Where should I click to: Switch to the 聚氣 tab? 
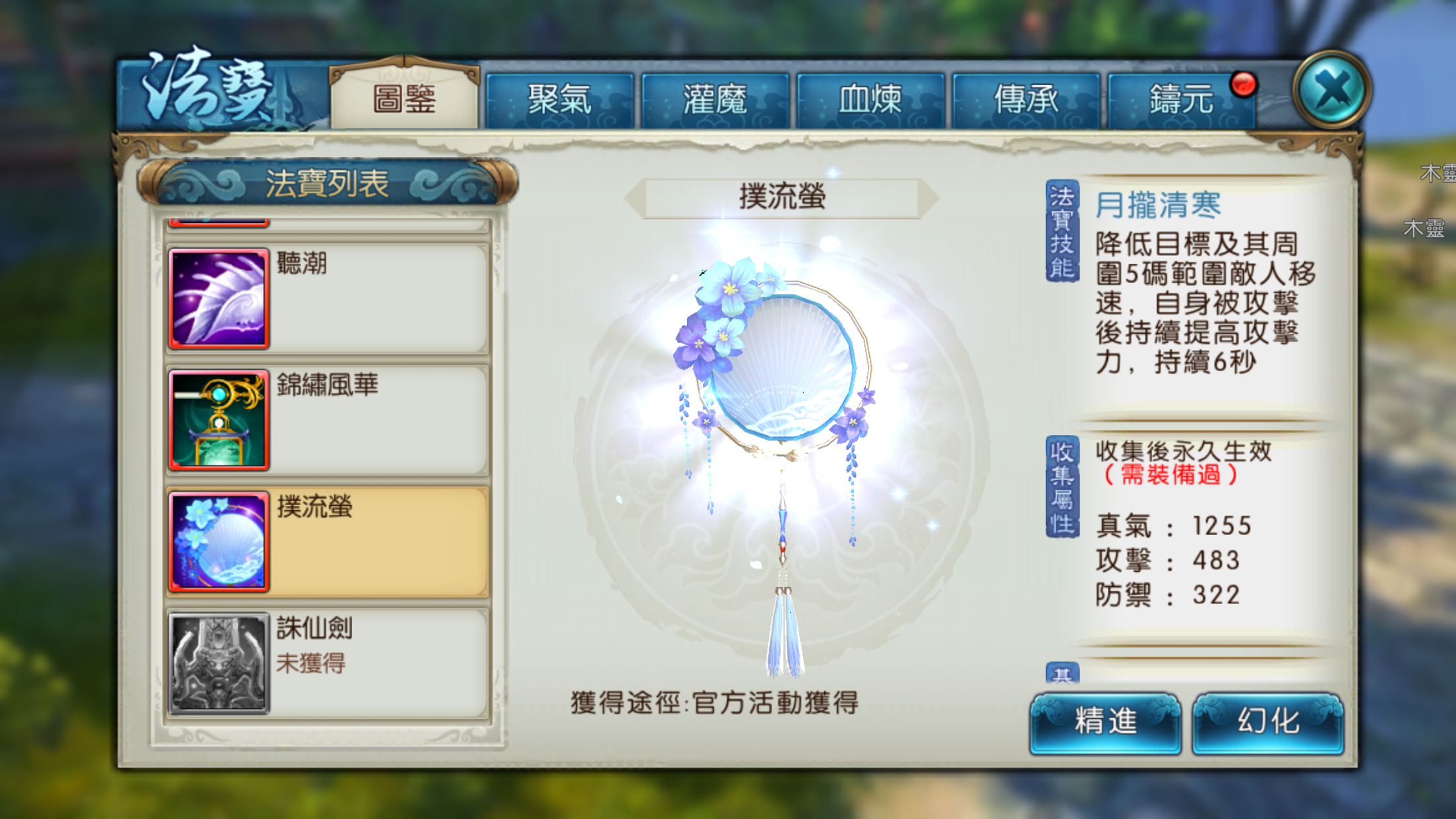point(559,99)
